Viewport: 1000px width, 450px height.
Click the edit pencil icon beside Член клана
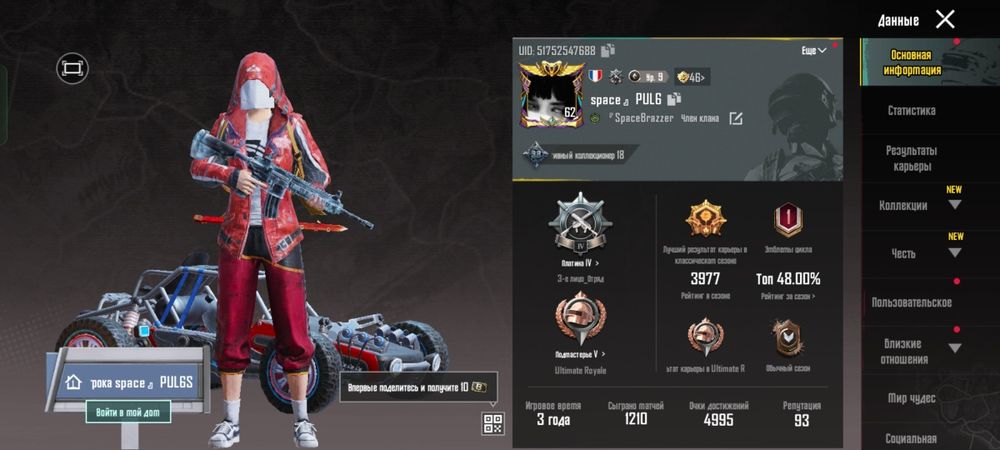click(736, 119)
